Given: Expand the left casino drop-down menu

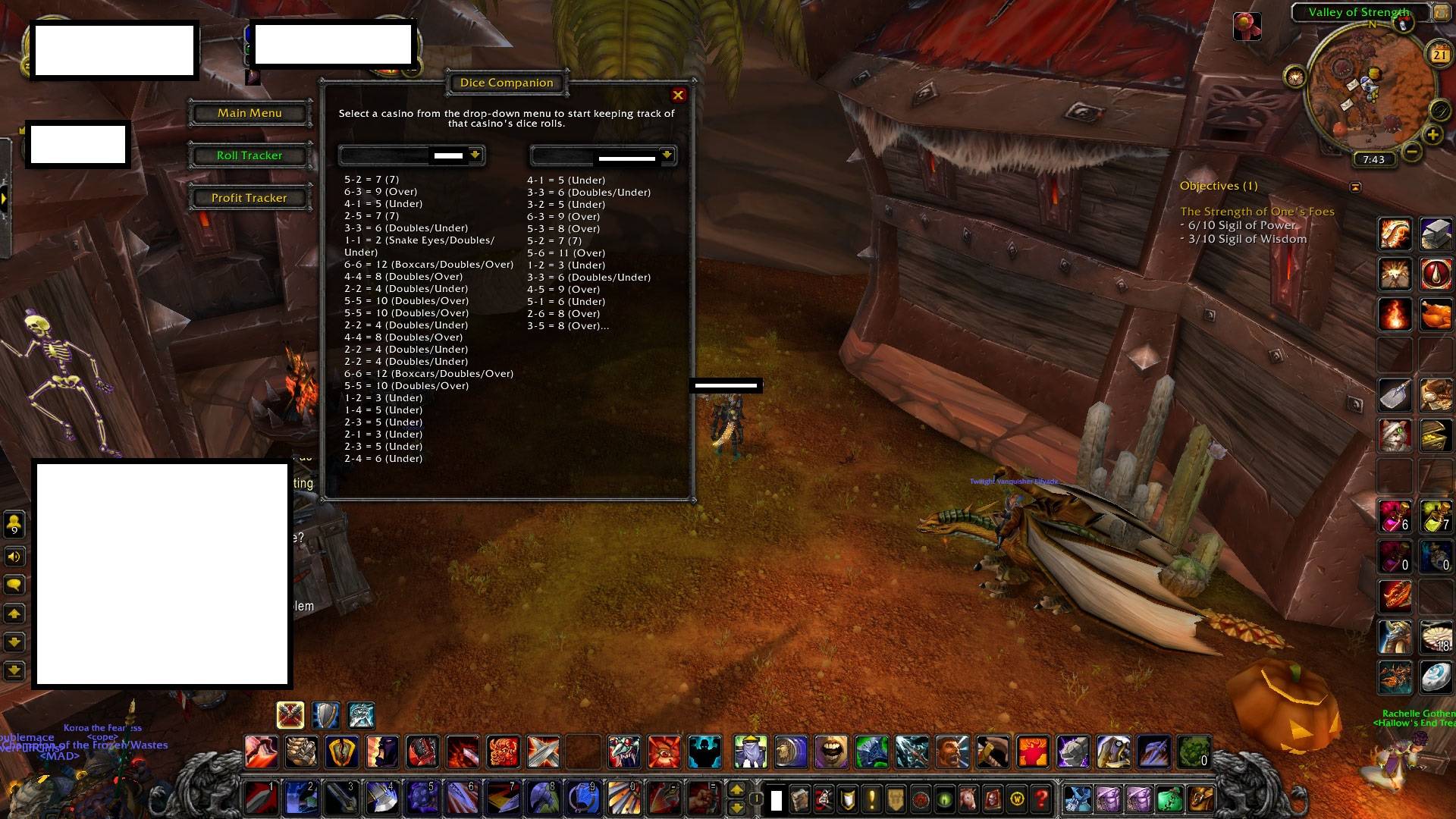Looking at the screenshot, I should pyautogui.click(x=475, y=155).
